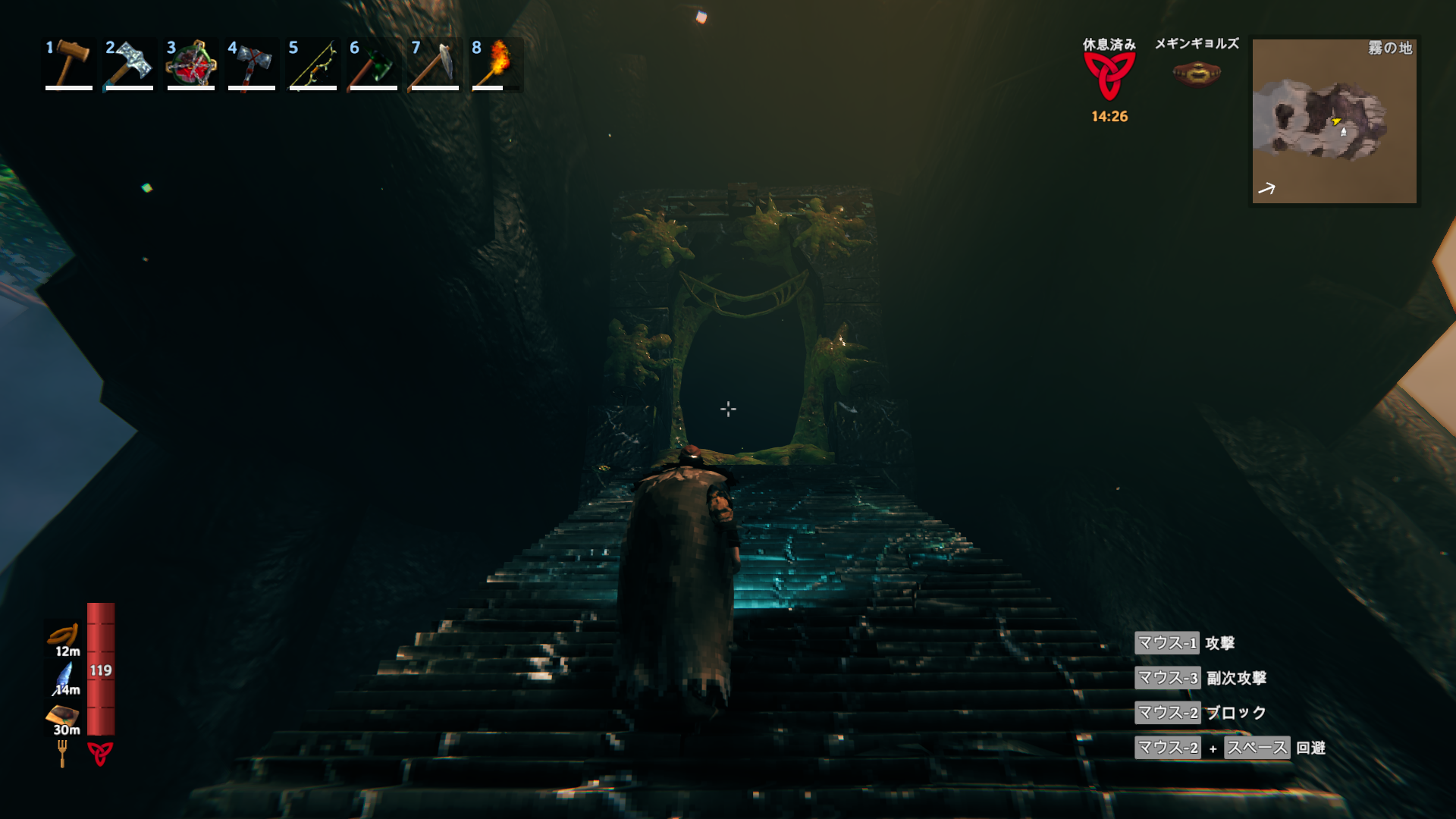
Task: Select the cultivator tool in slot 7
Action: [435, 64]
